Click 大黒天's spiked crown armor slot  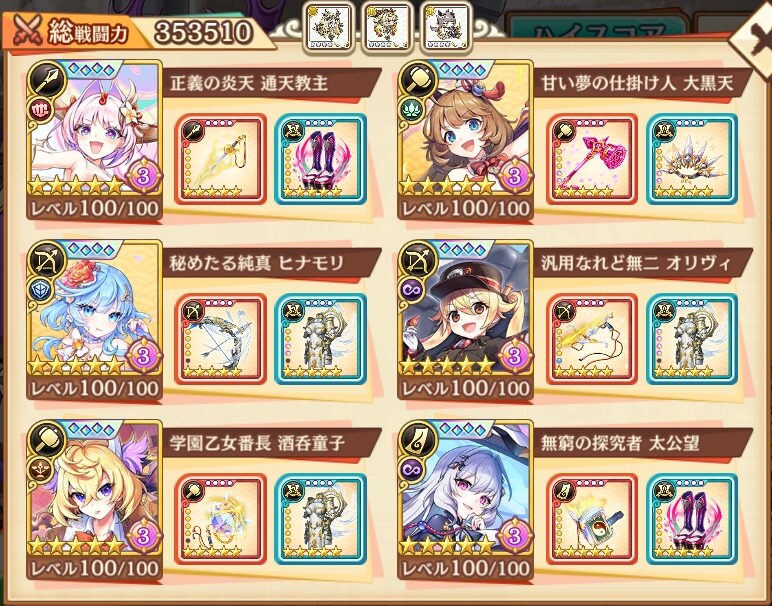[x=690, y=160]
